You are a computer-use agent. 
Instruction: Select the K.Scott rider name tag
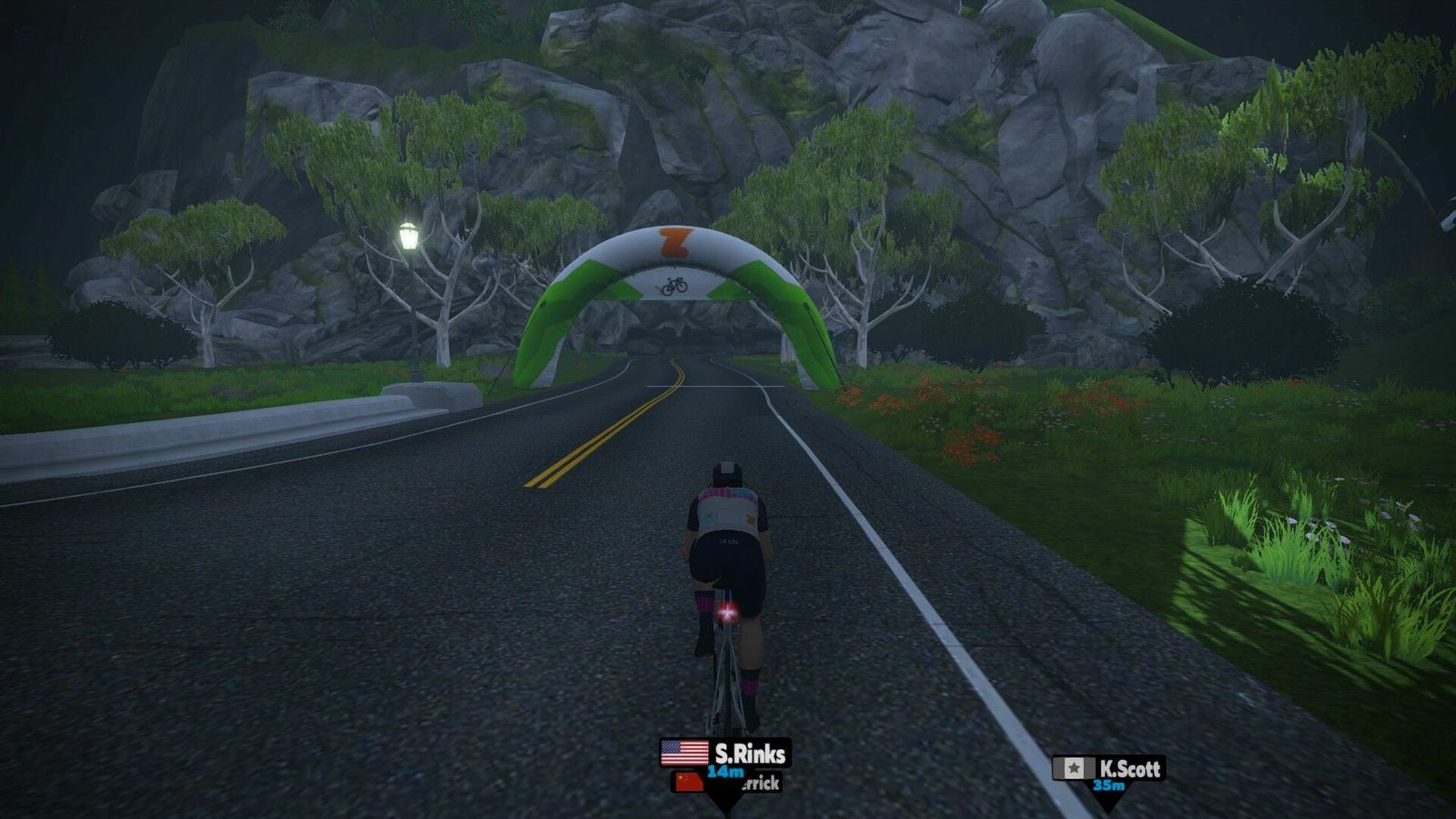1108,769
